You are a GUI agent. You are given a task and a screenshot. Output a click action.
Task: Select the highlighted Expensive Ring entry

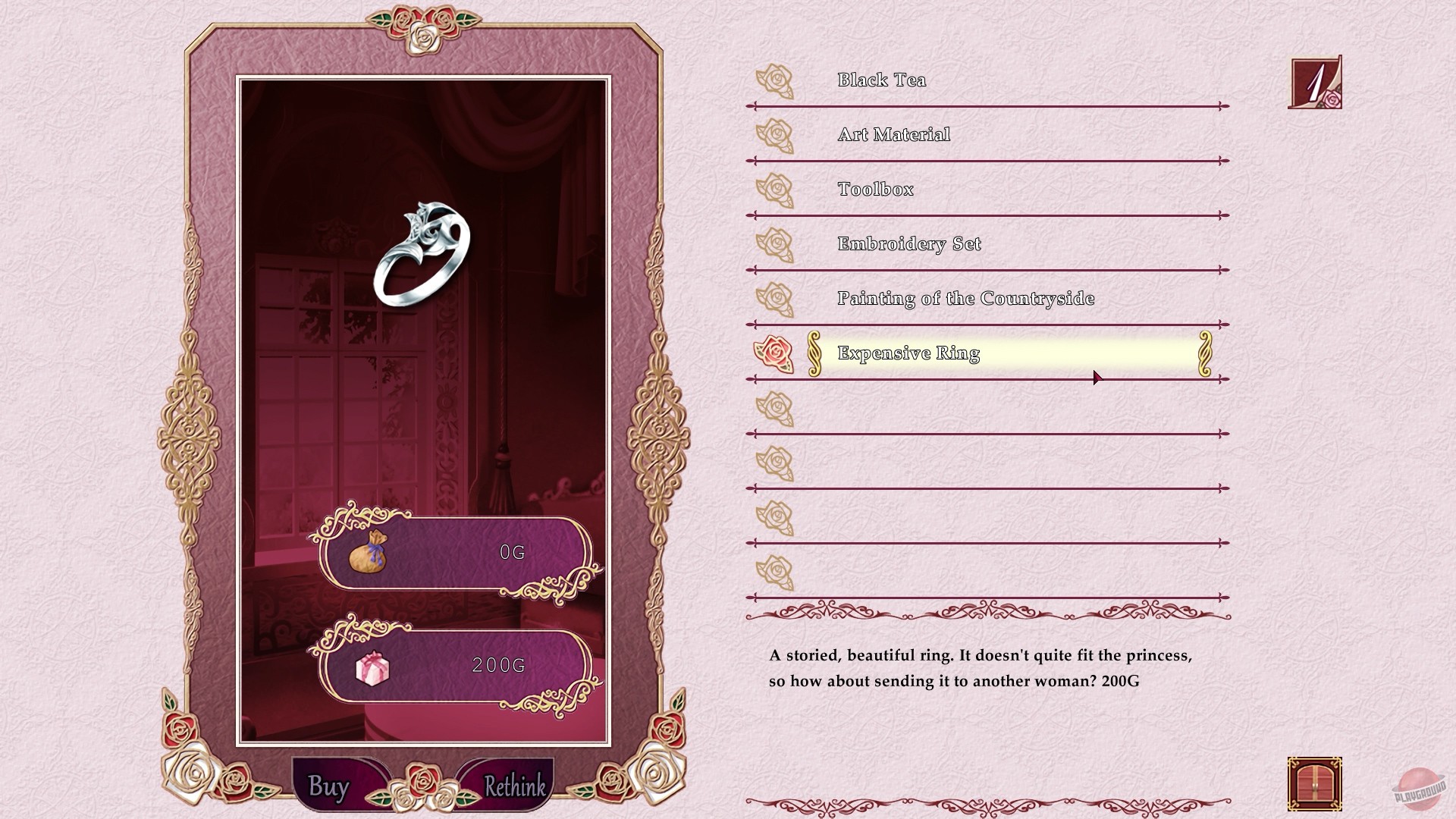pos(908,353)
